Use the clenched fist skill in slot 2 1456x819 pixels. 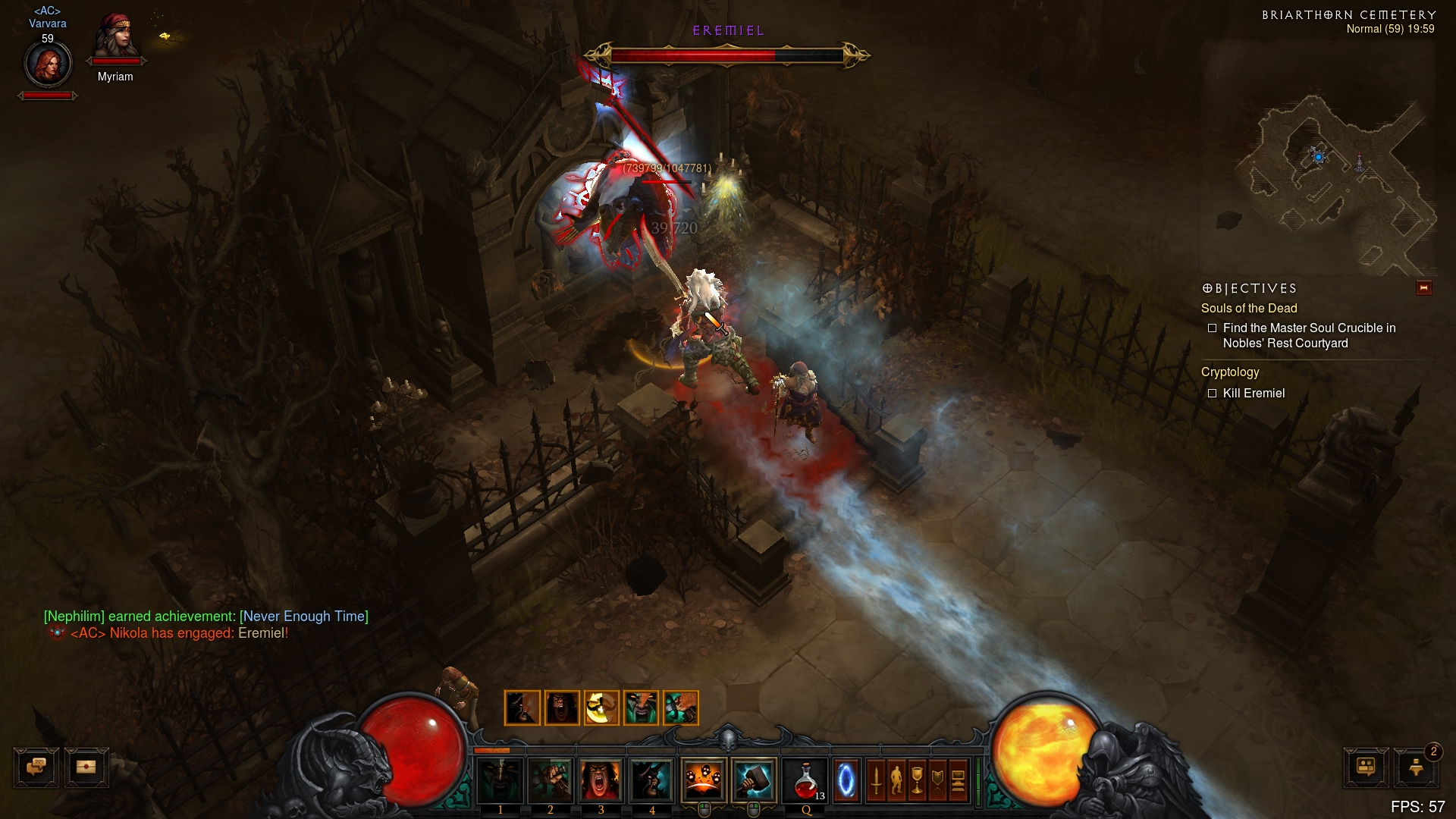(551, 780)
